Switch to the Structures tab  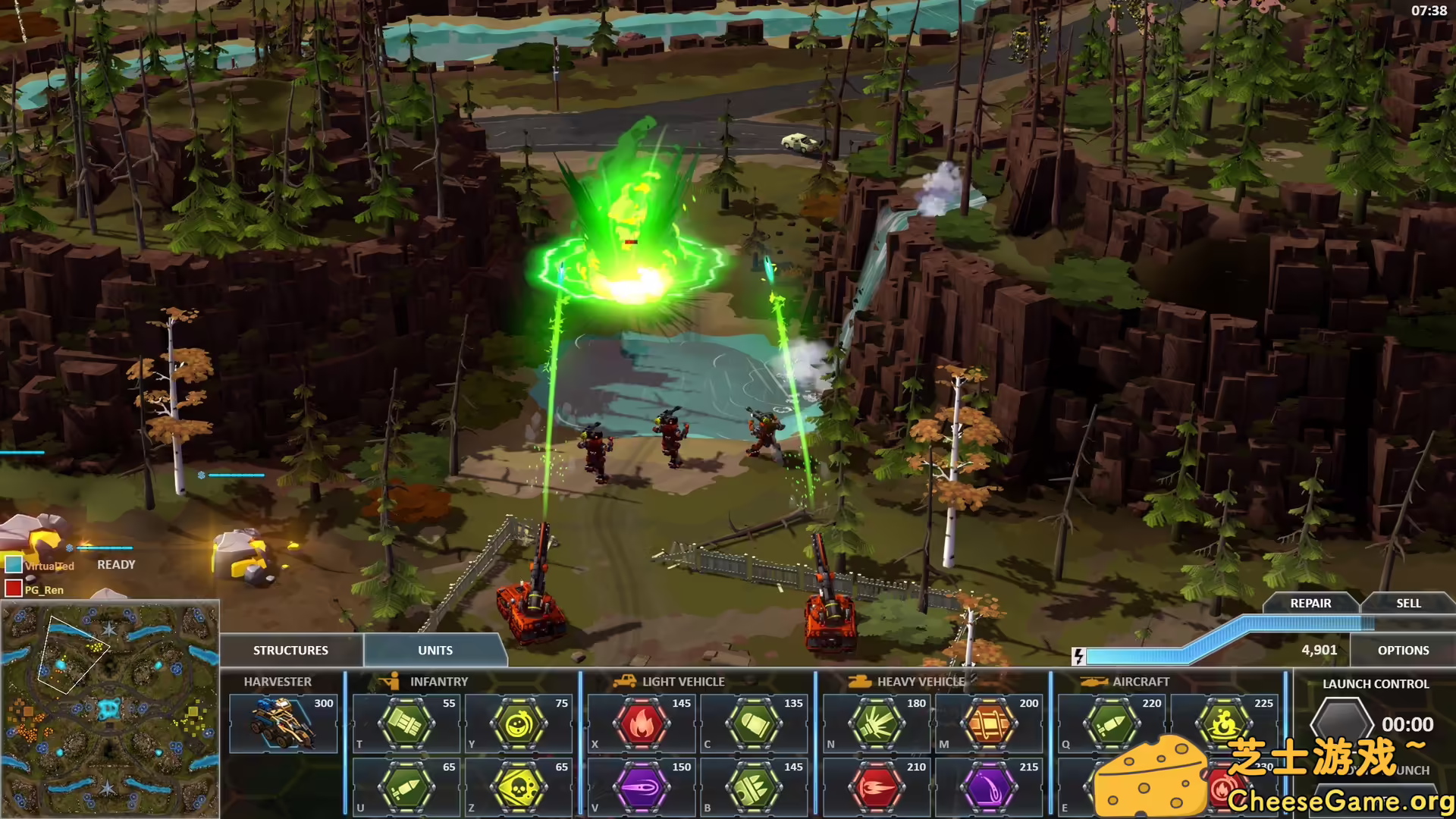click(290, 650)
